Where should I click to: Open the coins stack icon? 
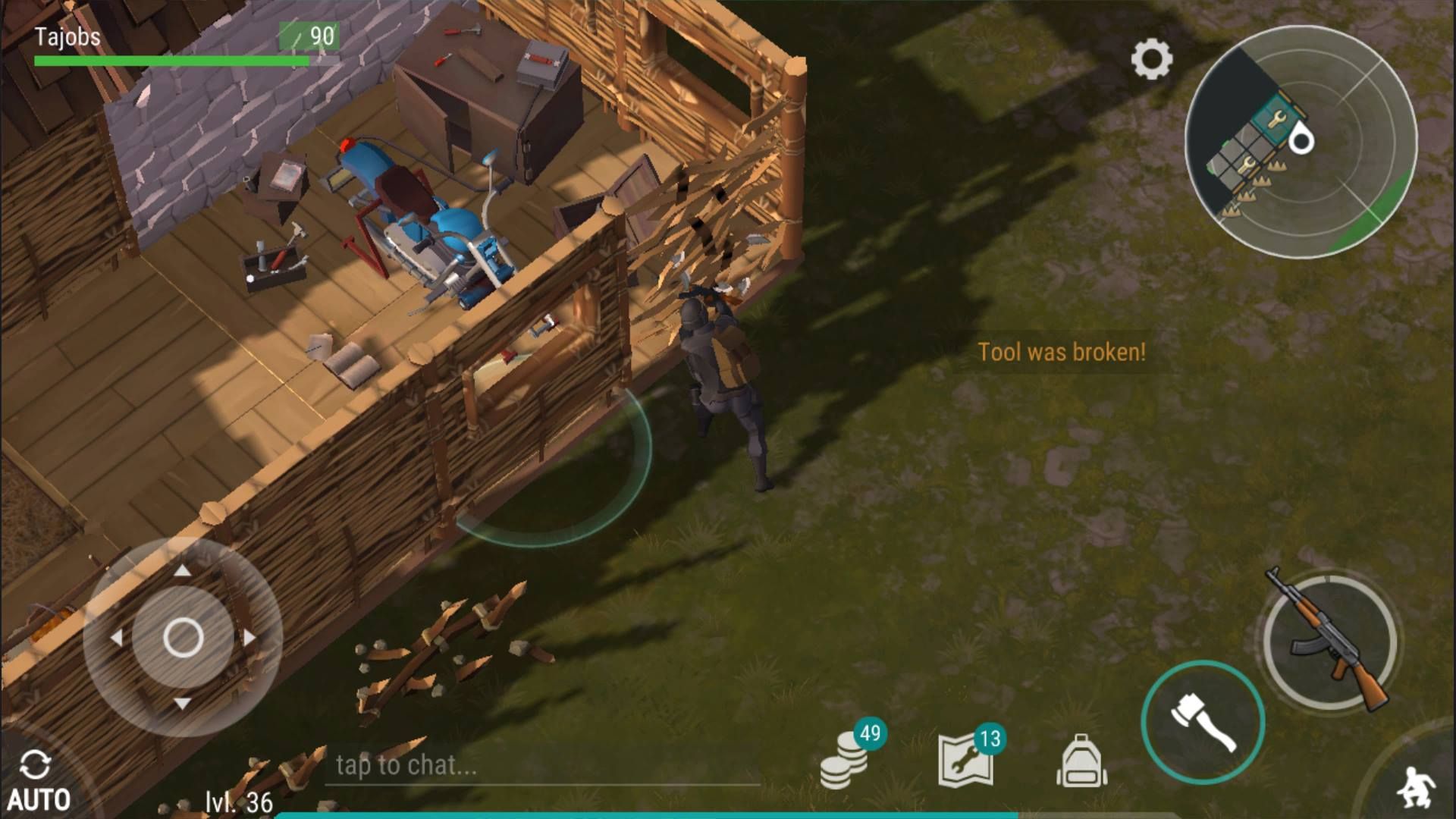844,761
